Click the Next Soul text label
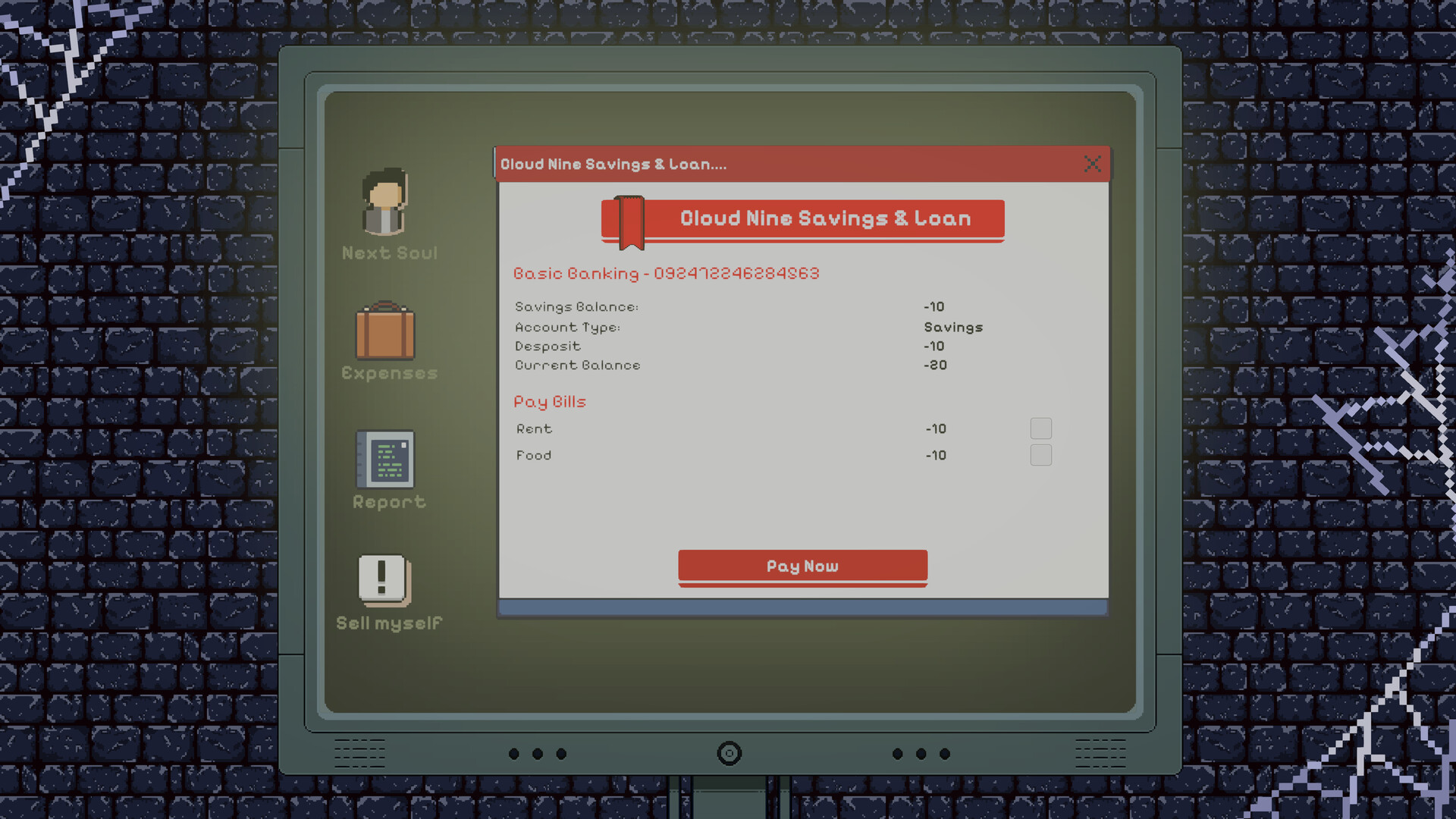The image size is (1456, 819). tap(389, 253)
